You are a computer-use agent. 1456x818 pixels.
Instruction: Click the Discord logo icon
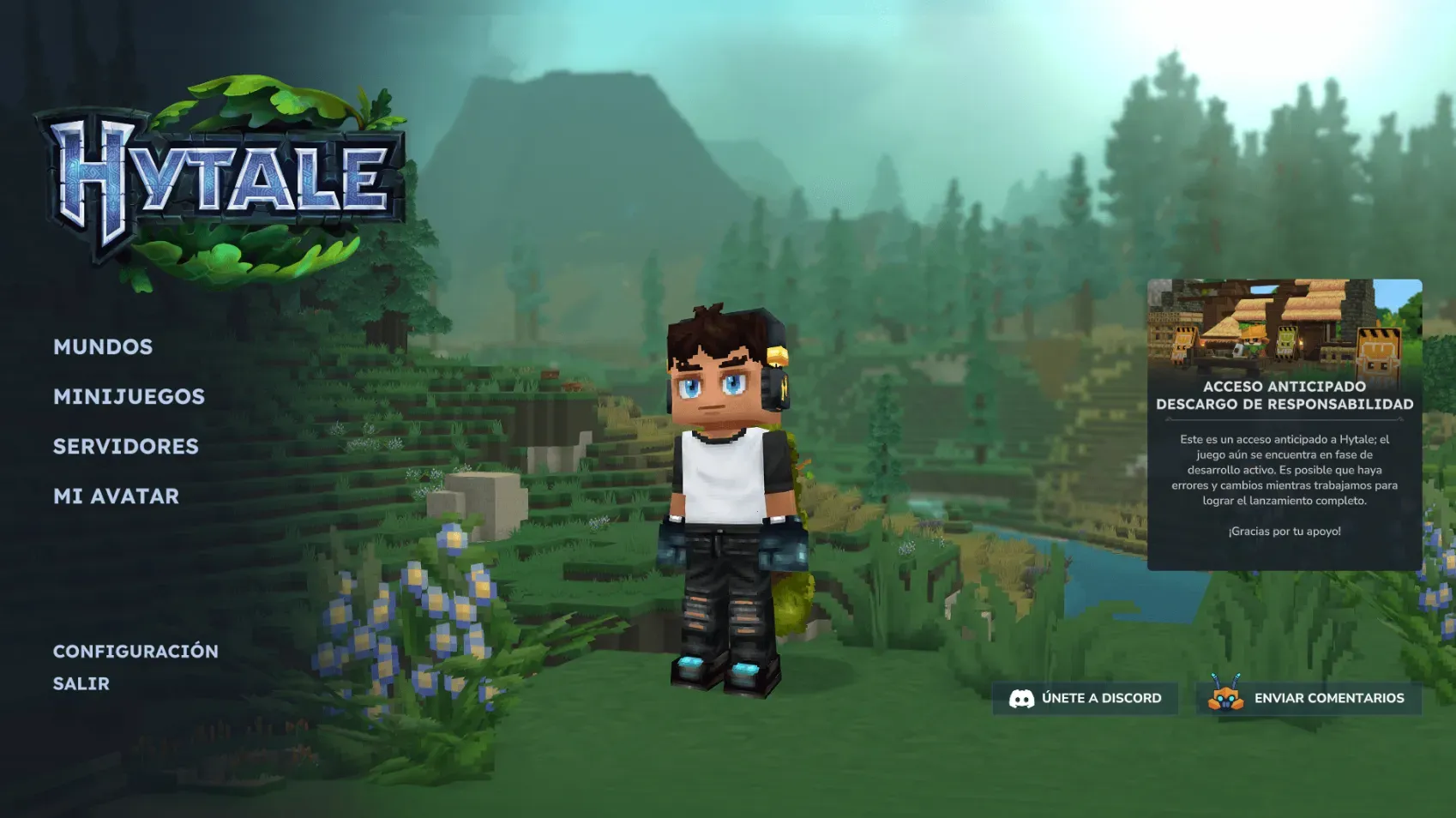pos(1023,698)
